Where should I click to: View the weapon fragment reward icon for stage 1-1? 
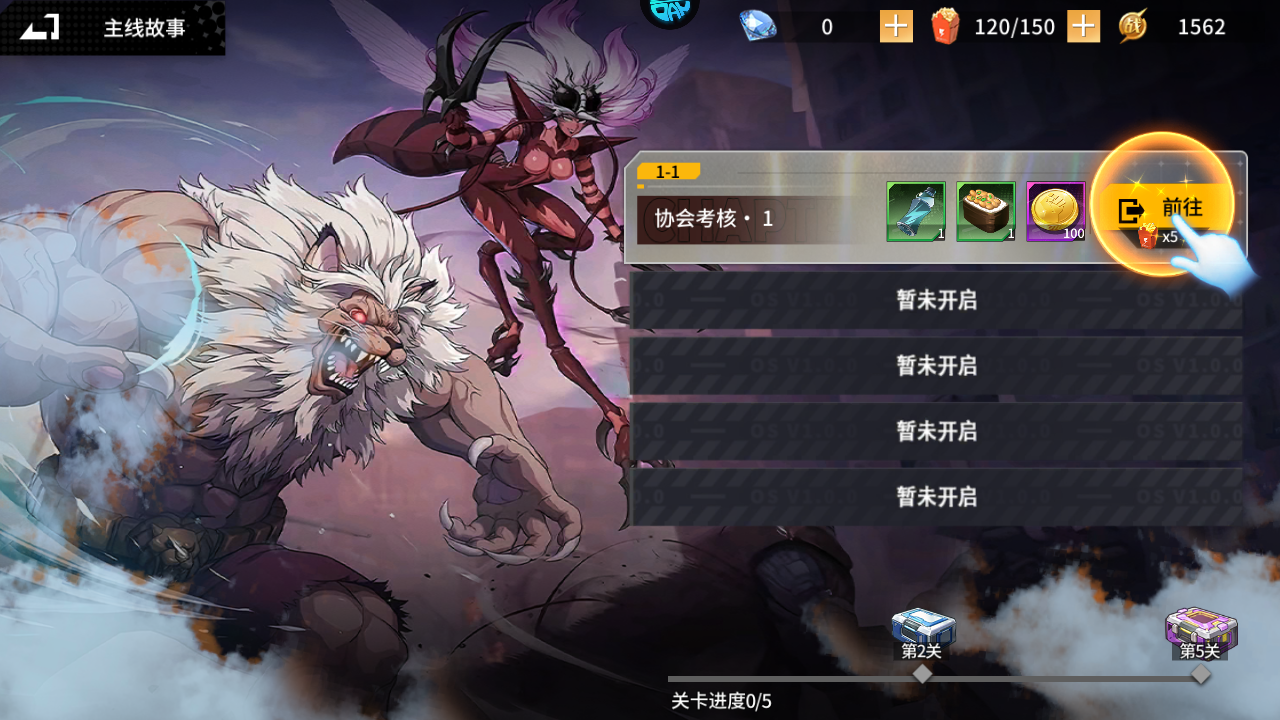[915, 211]
